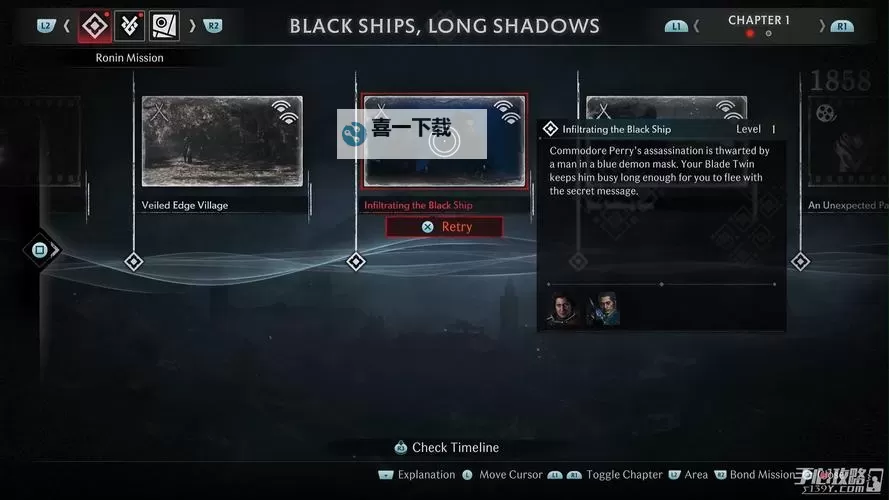Open the An Unexpected mission thumbnail

[x=848, y=141]
